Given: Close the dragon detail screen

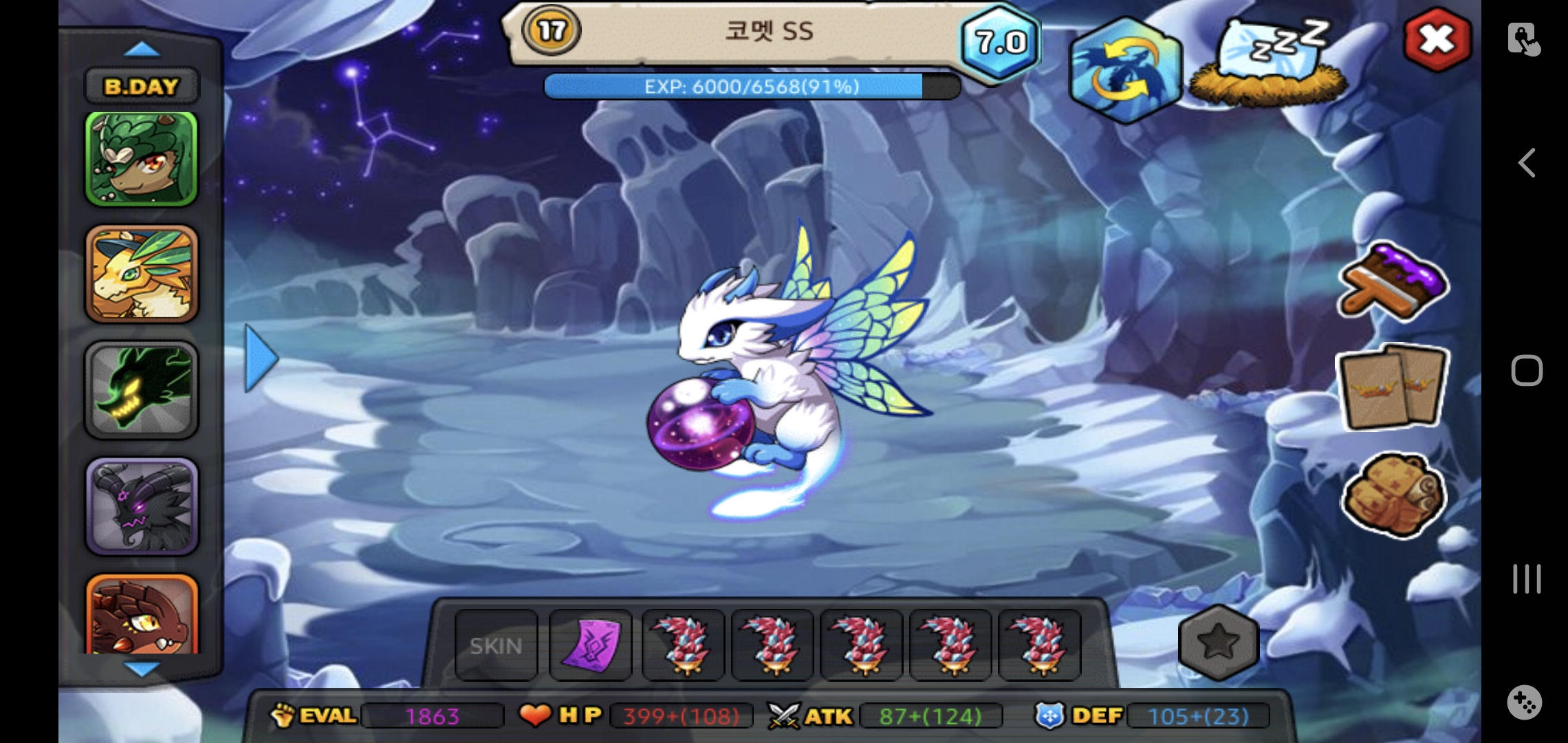Looking at the screenshot, I should [x=1437, y=40].
